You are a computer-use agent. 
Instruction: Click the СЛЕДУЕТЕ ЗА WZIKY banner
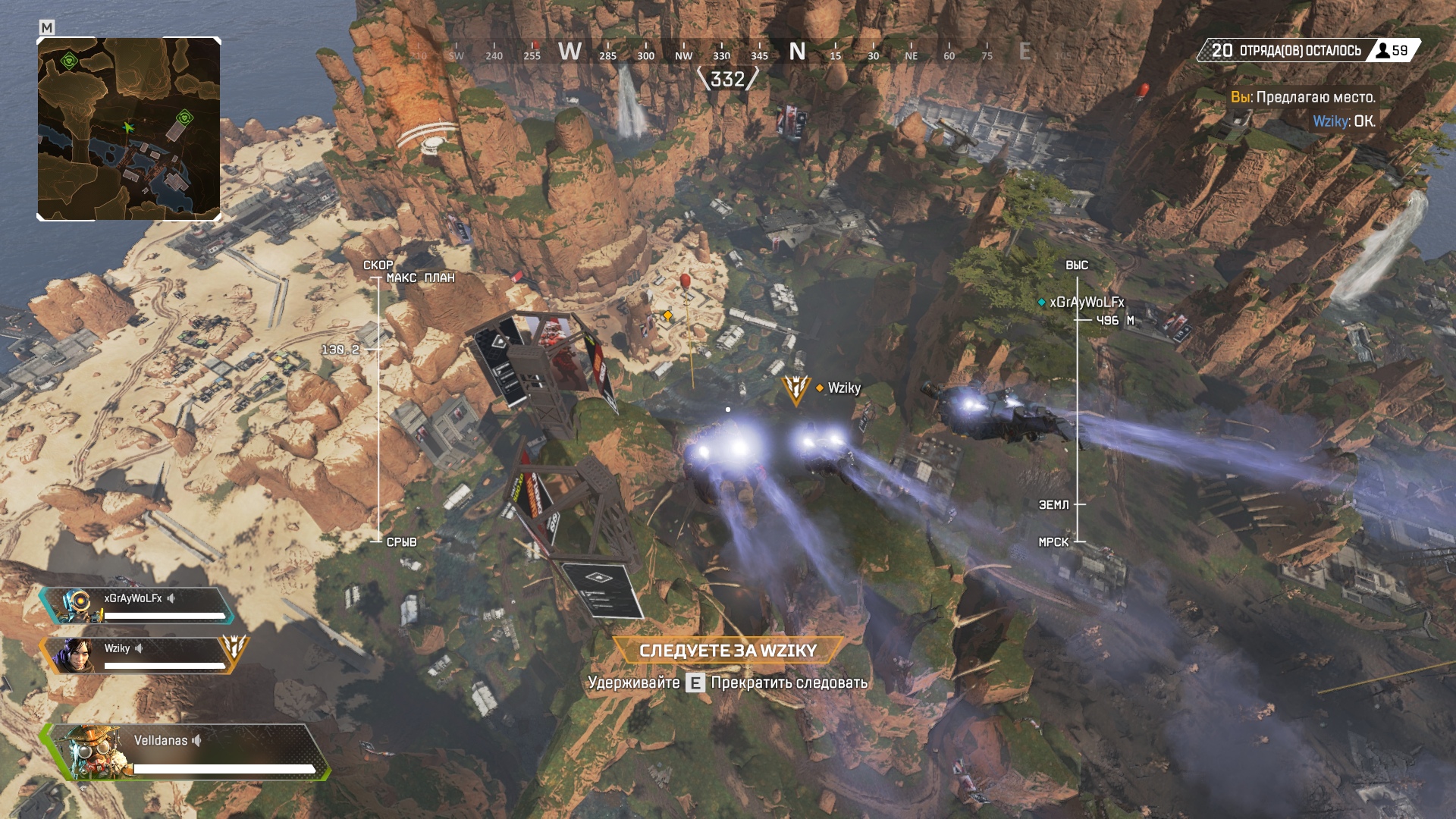pyautogui.click(x=727, y=651)
